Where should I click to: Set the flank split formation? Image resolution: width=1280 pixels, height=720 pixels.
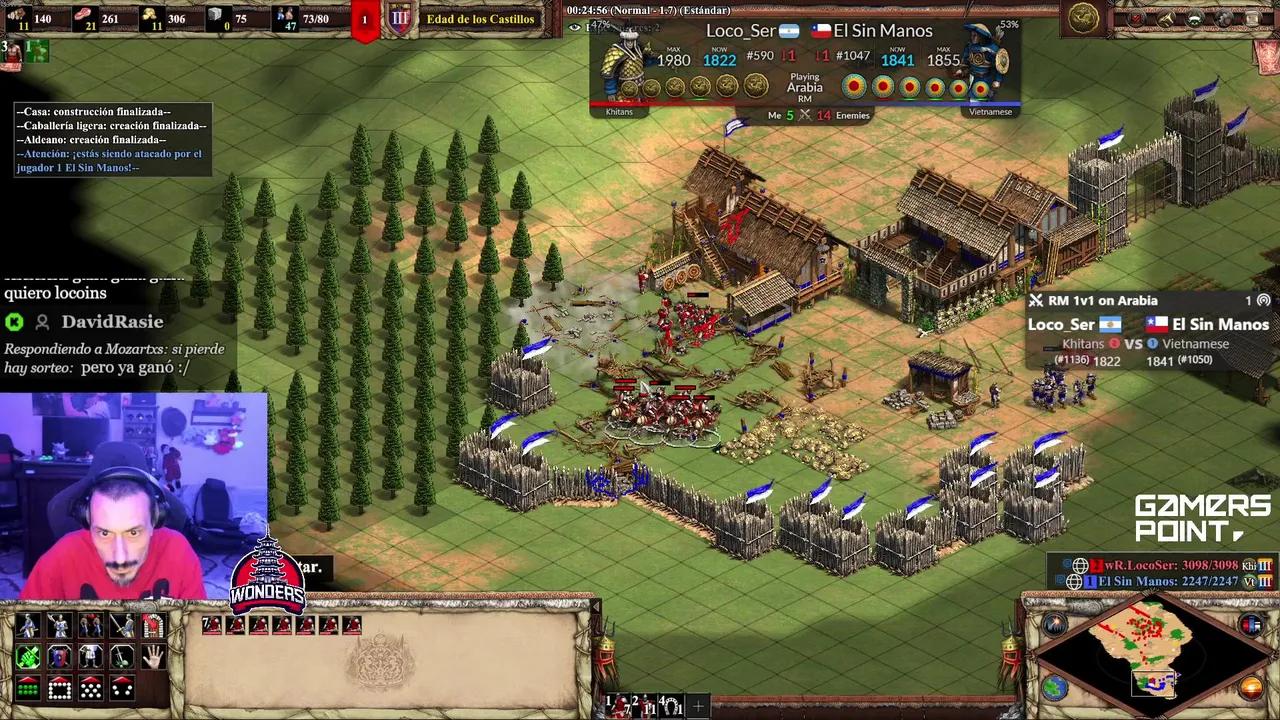pyautogui.click(x=122, y=689)
